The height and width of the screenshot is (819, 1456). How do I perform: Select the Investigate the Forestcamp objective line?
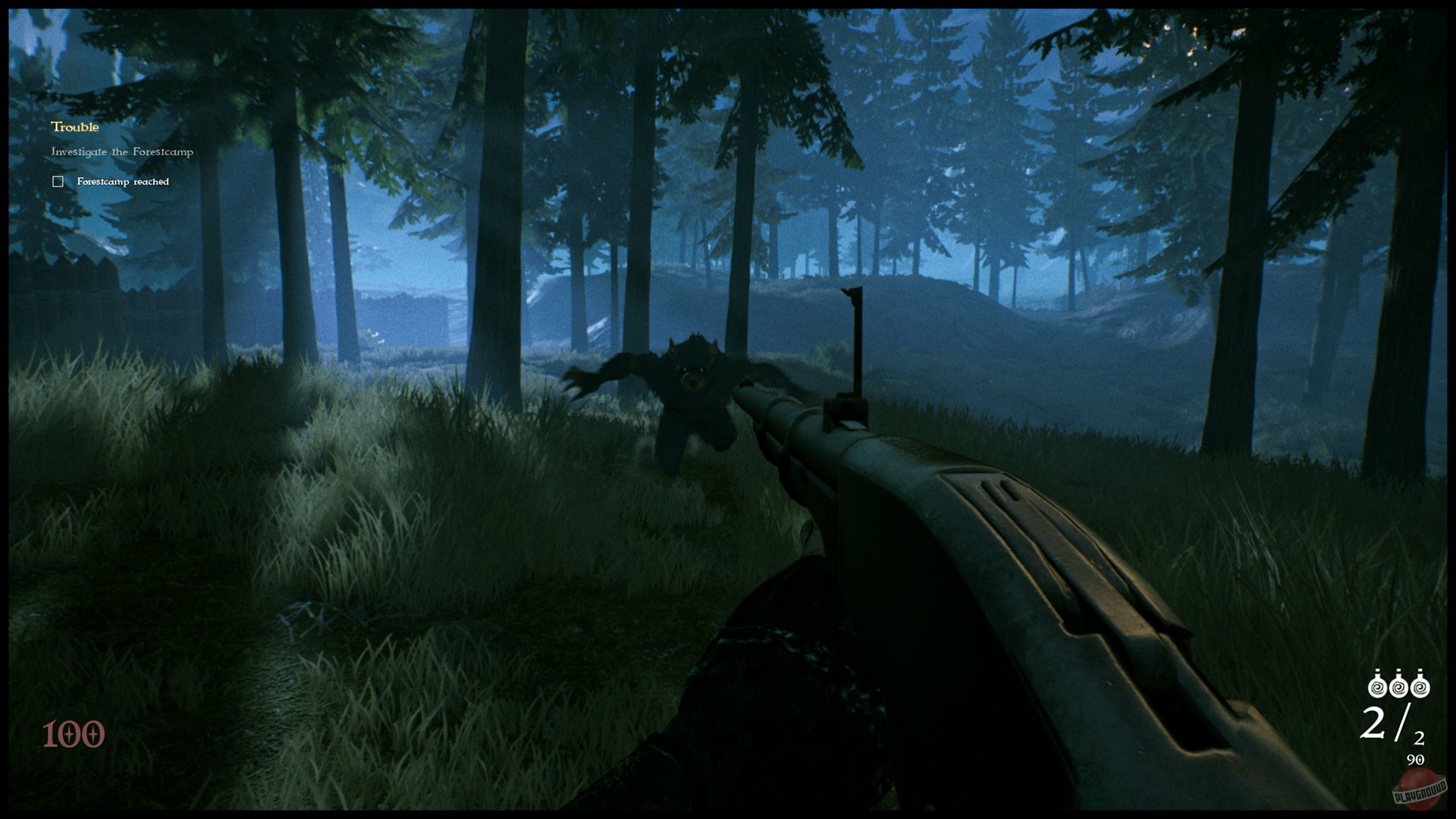(121, 152)
